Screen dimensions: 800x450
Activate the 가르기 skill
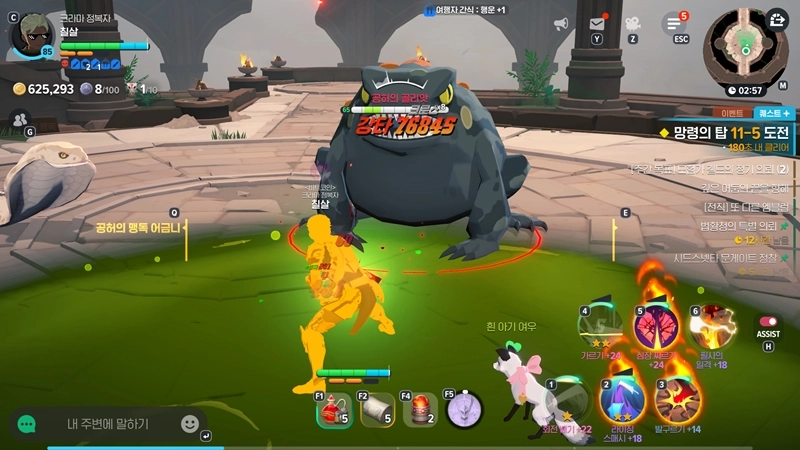click(x=601, y=325)
